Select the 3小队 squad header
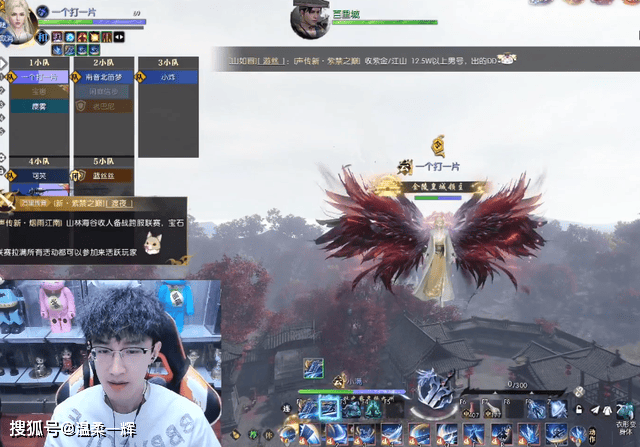Image resolution: width=640 pixels, height=447 pixels. pyautogui.click(x=168, y=62)
